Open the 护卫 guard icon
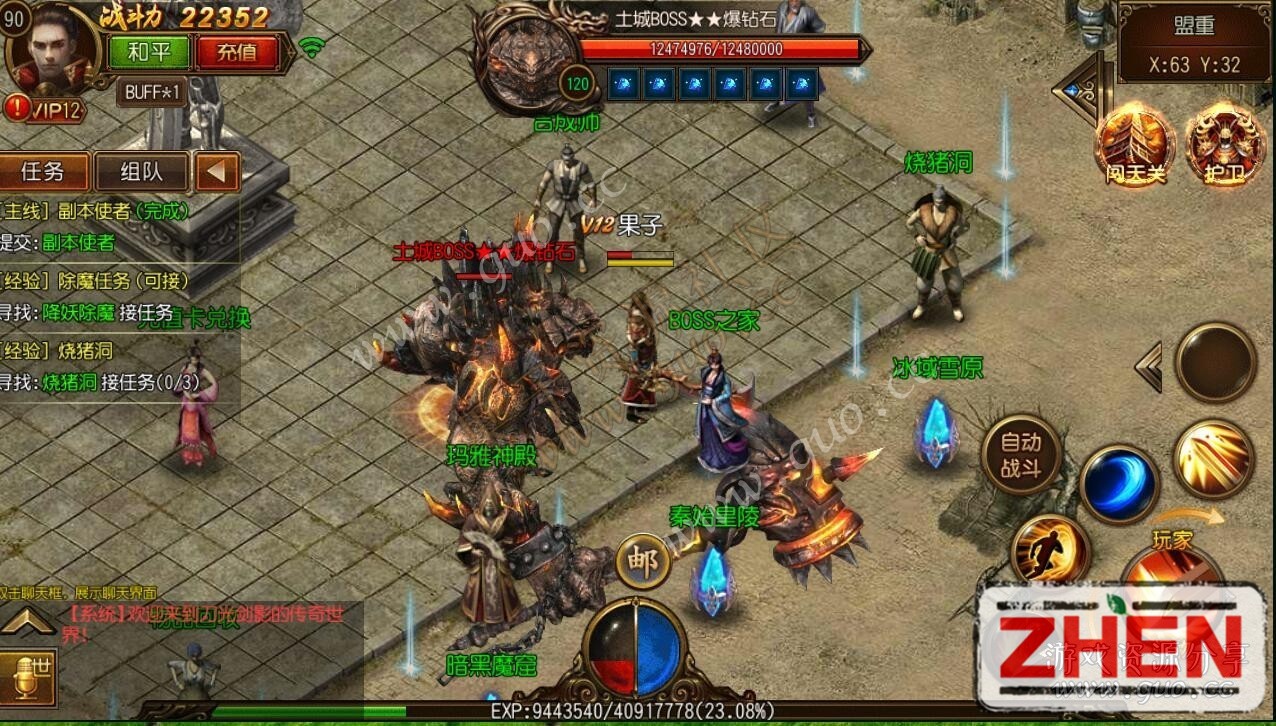This screenshot has height=726, width=1276. pyautogui.click(x=1225, y=147)
